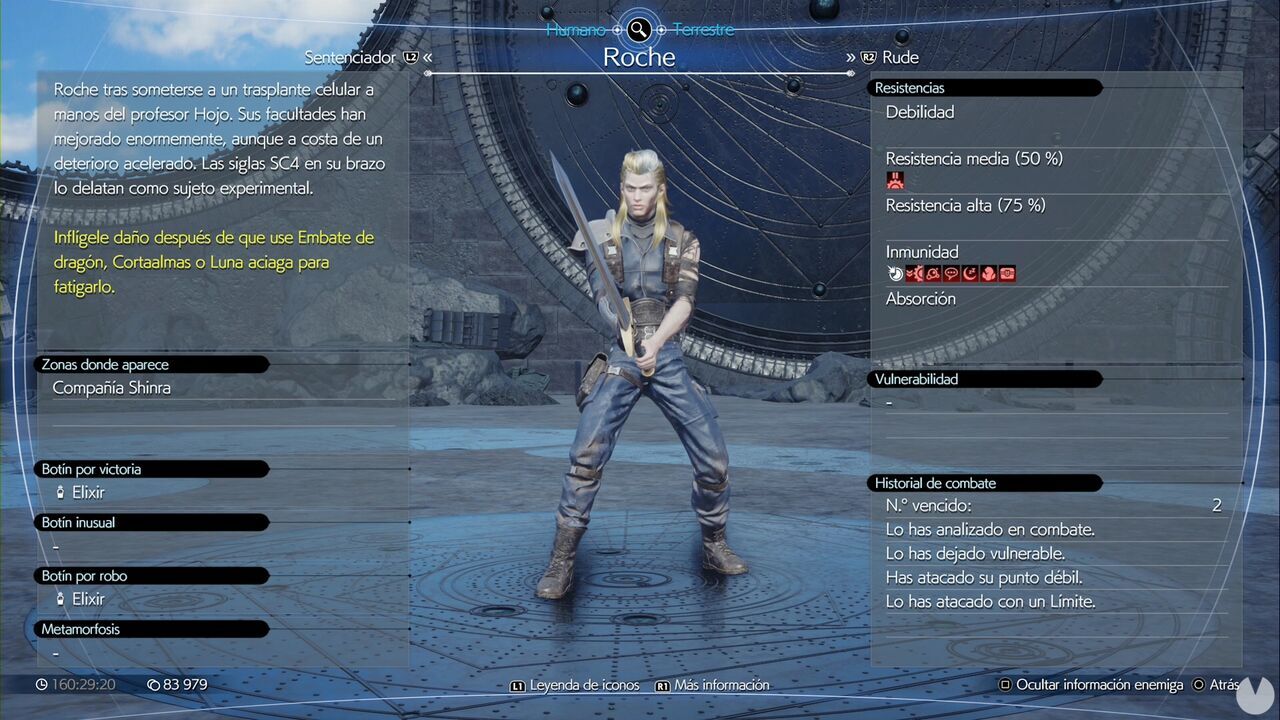Click the gil currency icon near 83 979

point(152,685)
